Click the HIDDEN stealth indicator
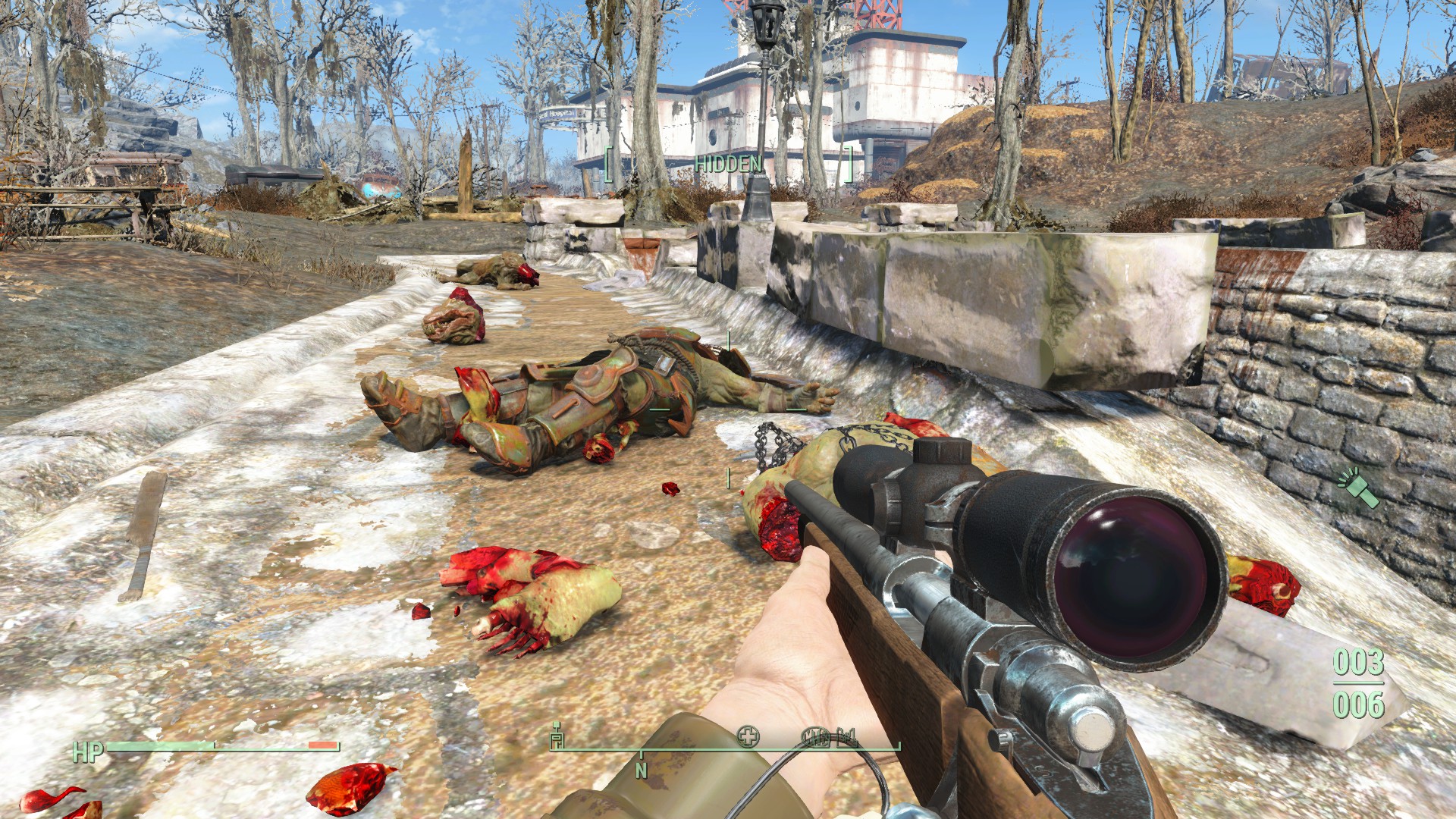The height and width of the screenshot is (819, 1456). [728, 164]
